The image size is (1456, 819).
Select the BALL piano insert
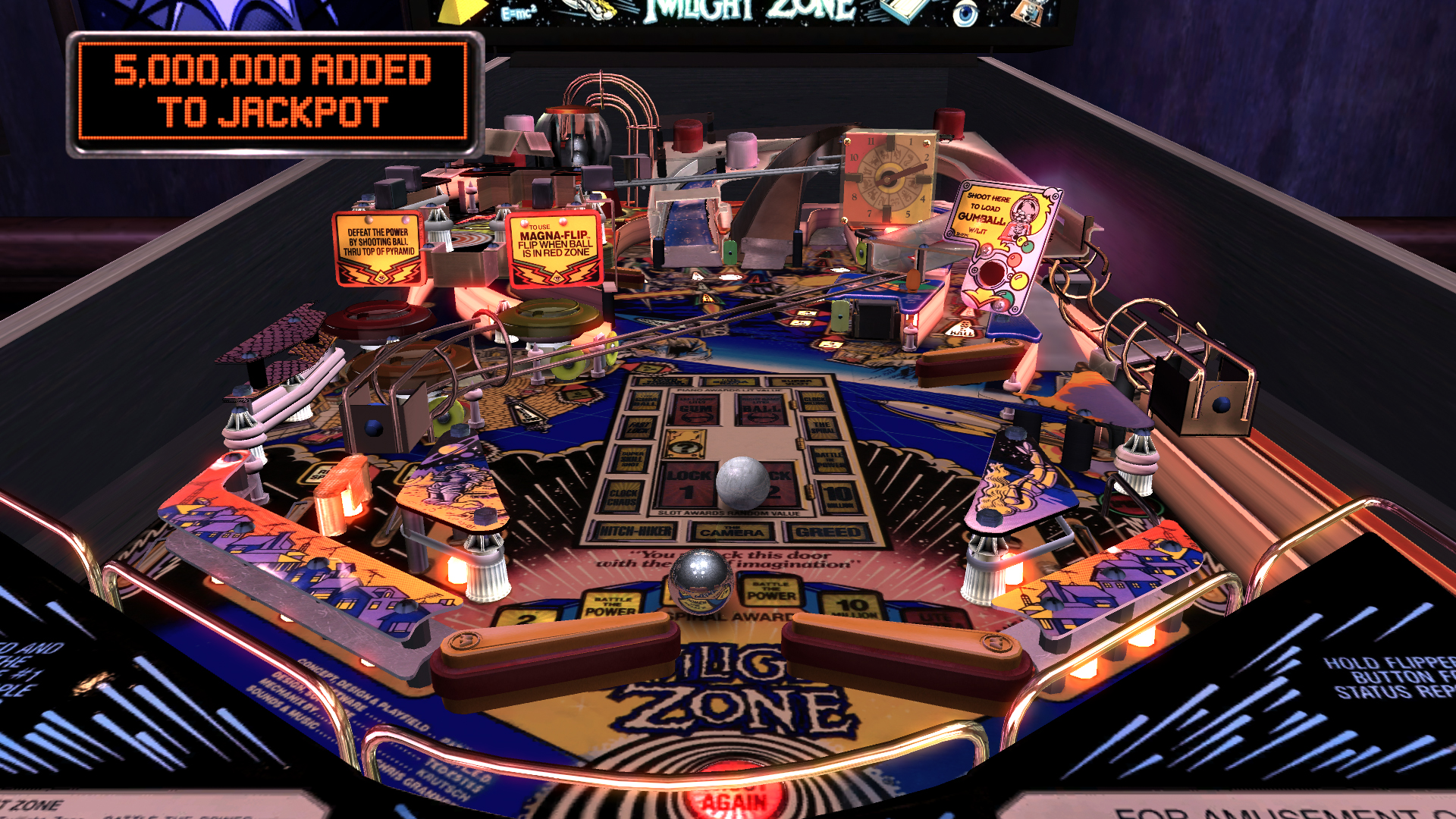click(760, 410)
